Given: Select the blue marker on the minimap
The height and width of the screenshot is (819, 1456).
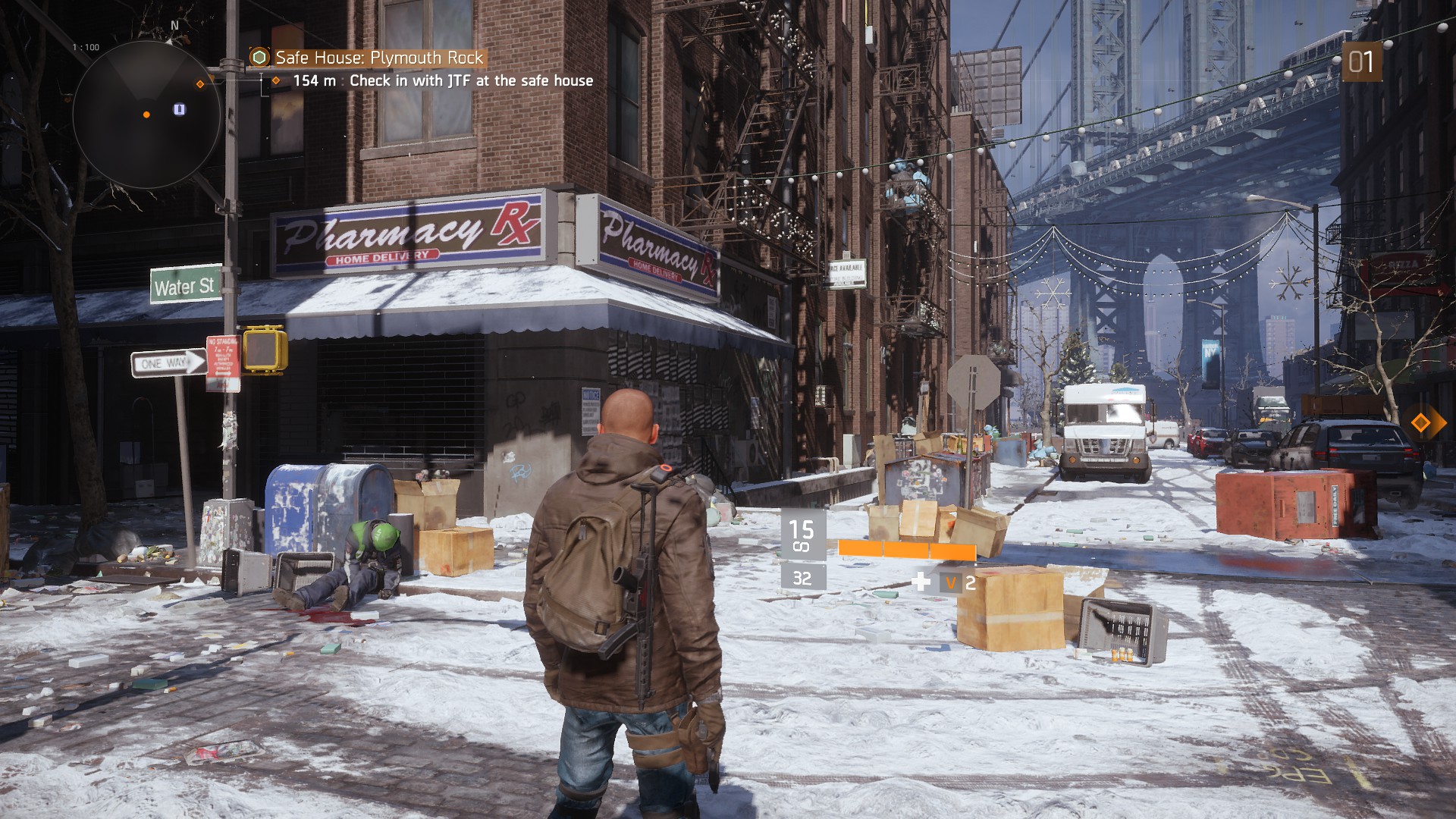Looking at the screenshot, I should [179, 109].
